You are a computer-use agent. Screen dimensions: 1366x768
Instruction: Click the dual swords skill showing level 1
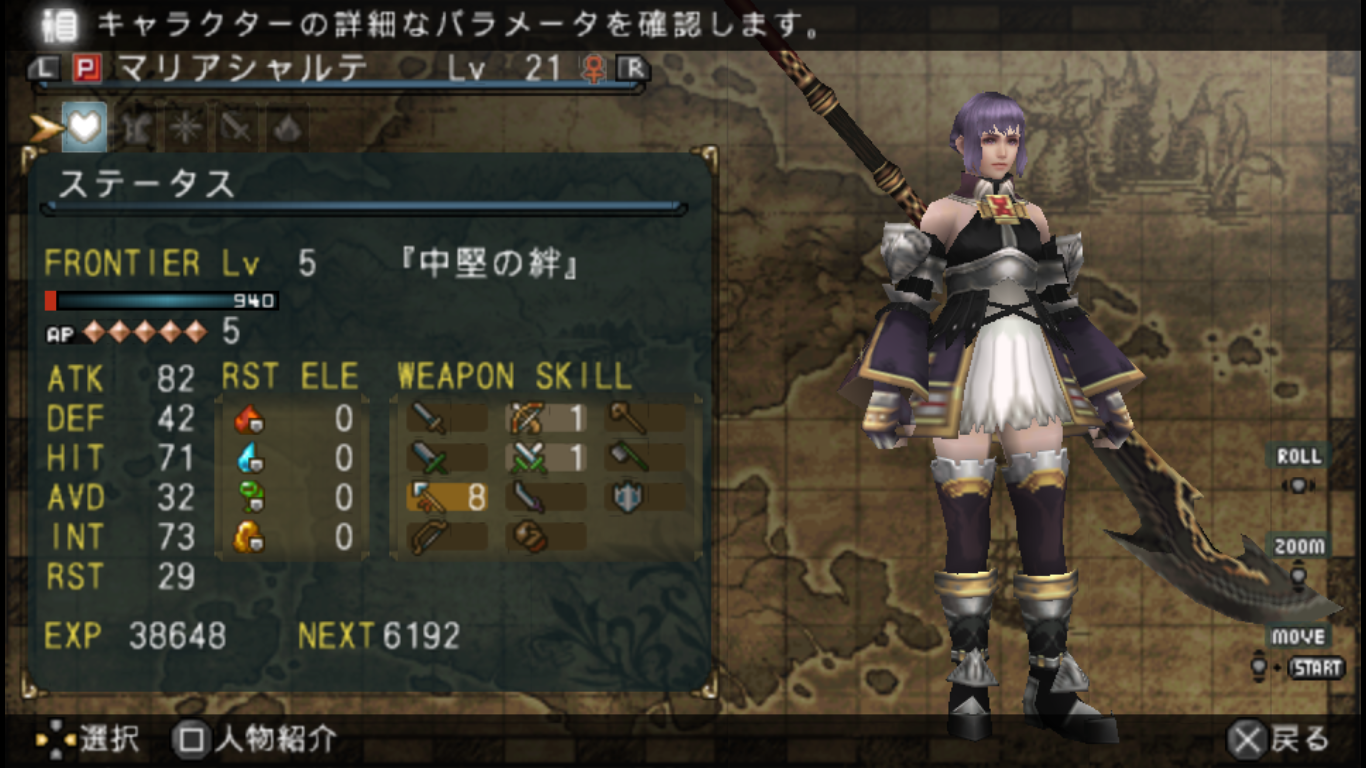527,458
